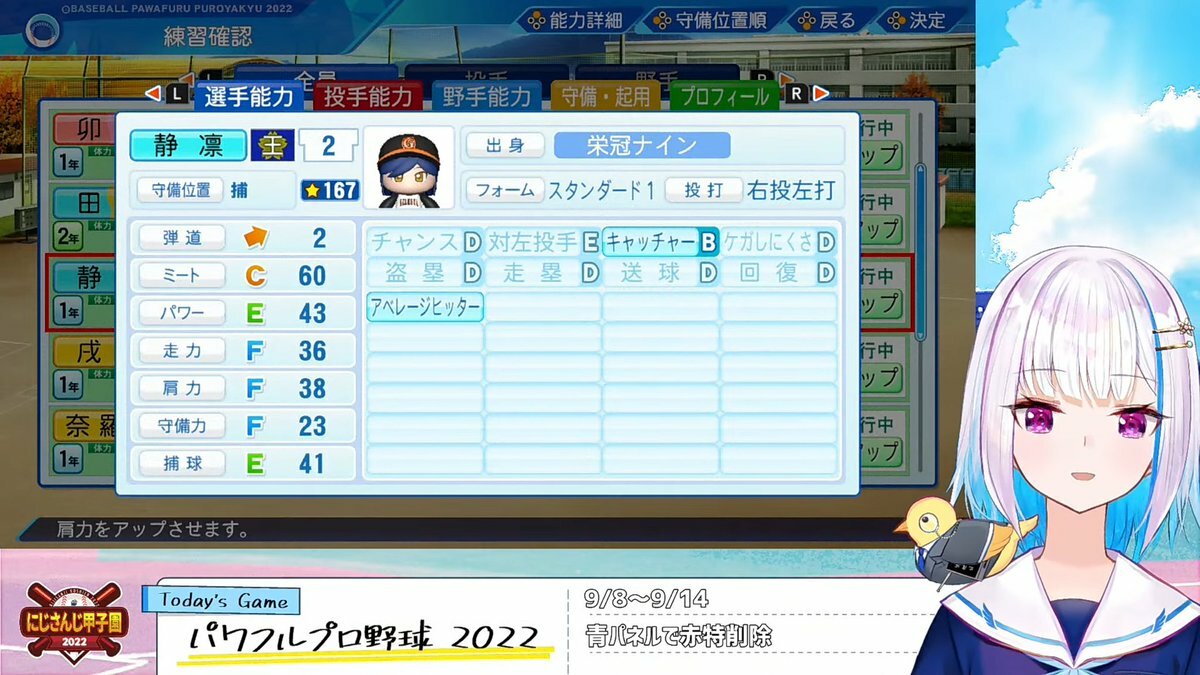Open the 投手能力 tab
Viewport: 1200px width, 675px height.
368,96
